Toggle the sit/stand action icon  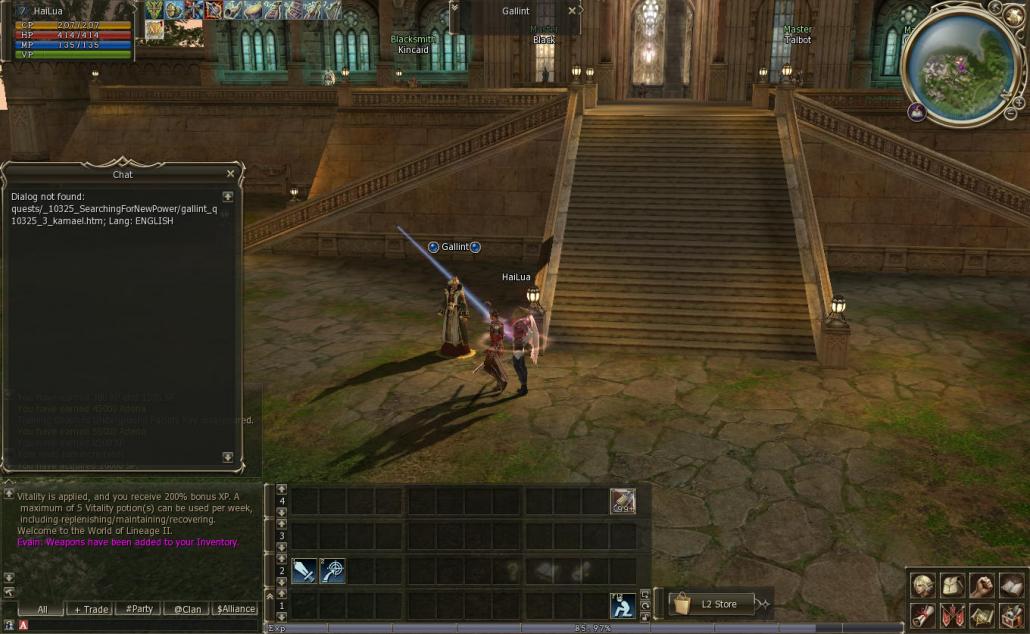click(623, 605)
